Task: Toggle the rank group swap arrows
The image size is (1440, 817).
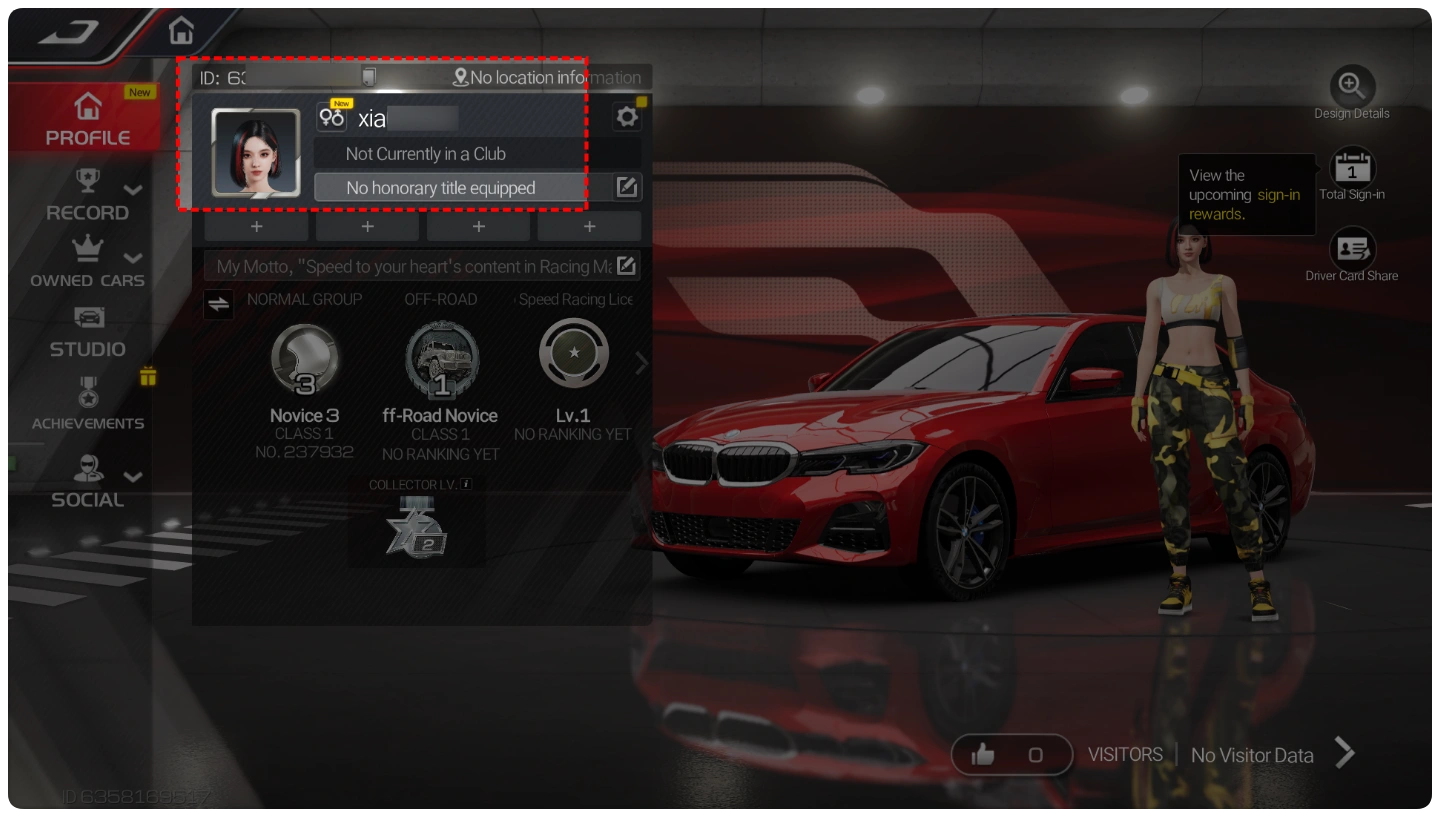Action: (218, 303)
